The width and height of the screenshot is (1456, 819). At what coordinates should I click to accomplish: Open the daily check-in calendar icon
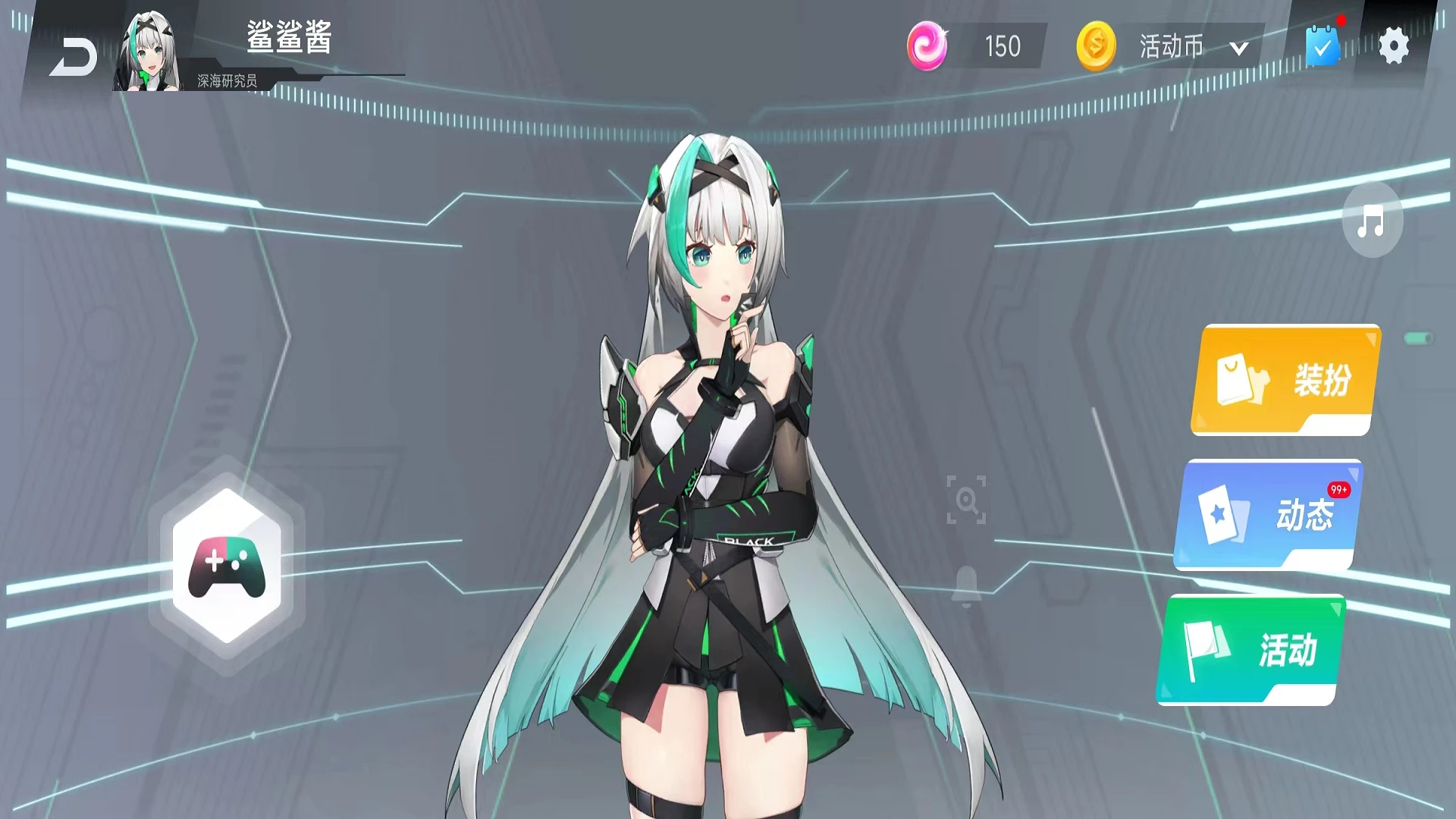click(1320, 48)
